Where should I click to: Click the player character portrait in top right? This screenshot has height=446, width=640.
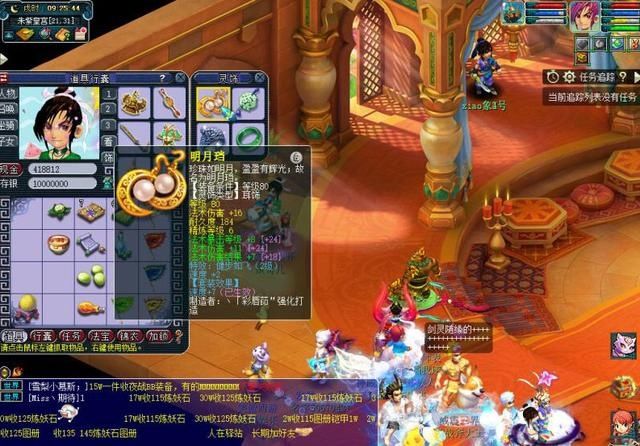click(584, 15)
